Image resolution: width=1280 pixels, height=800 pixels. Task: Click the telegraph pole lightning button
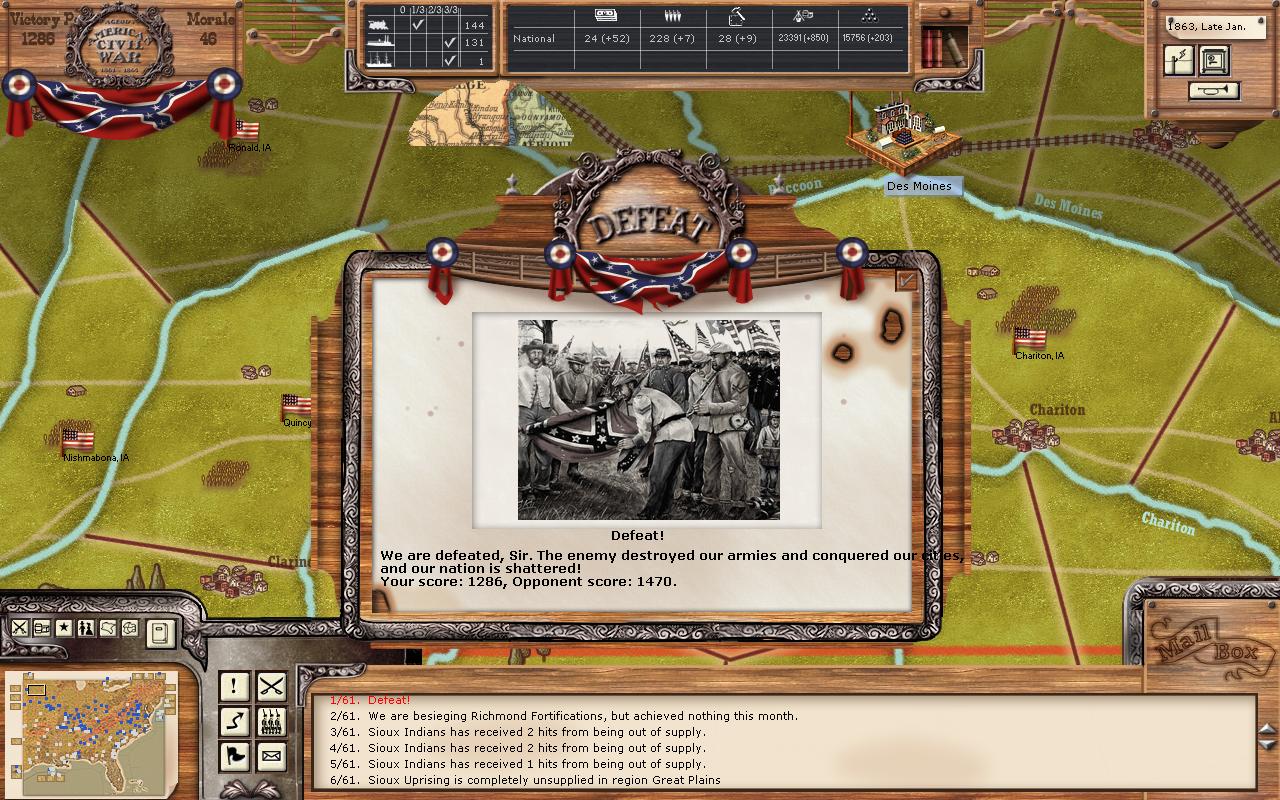tap(1179, 61)
